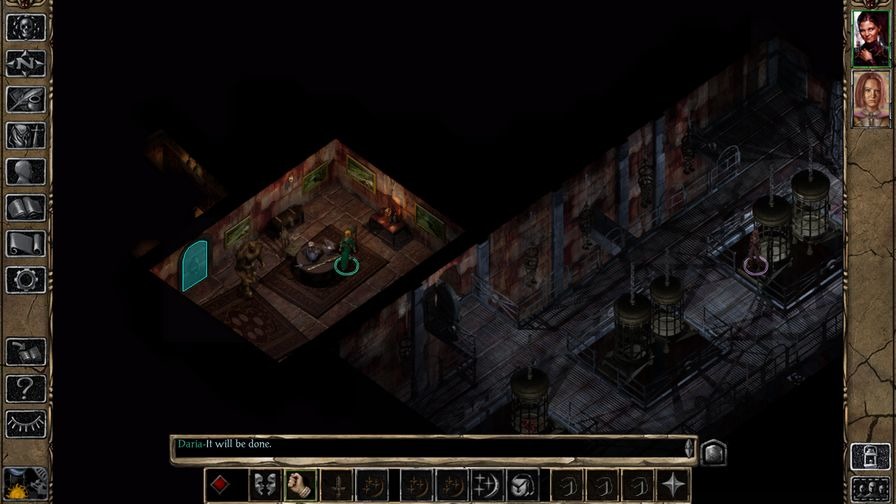Select the fist weapon slot

pyautogui.click(x=301, y=485)
